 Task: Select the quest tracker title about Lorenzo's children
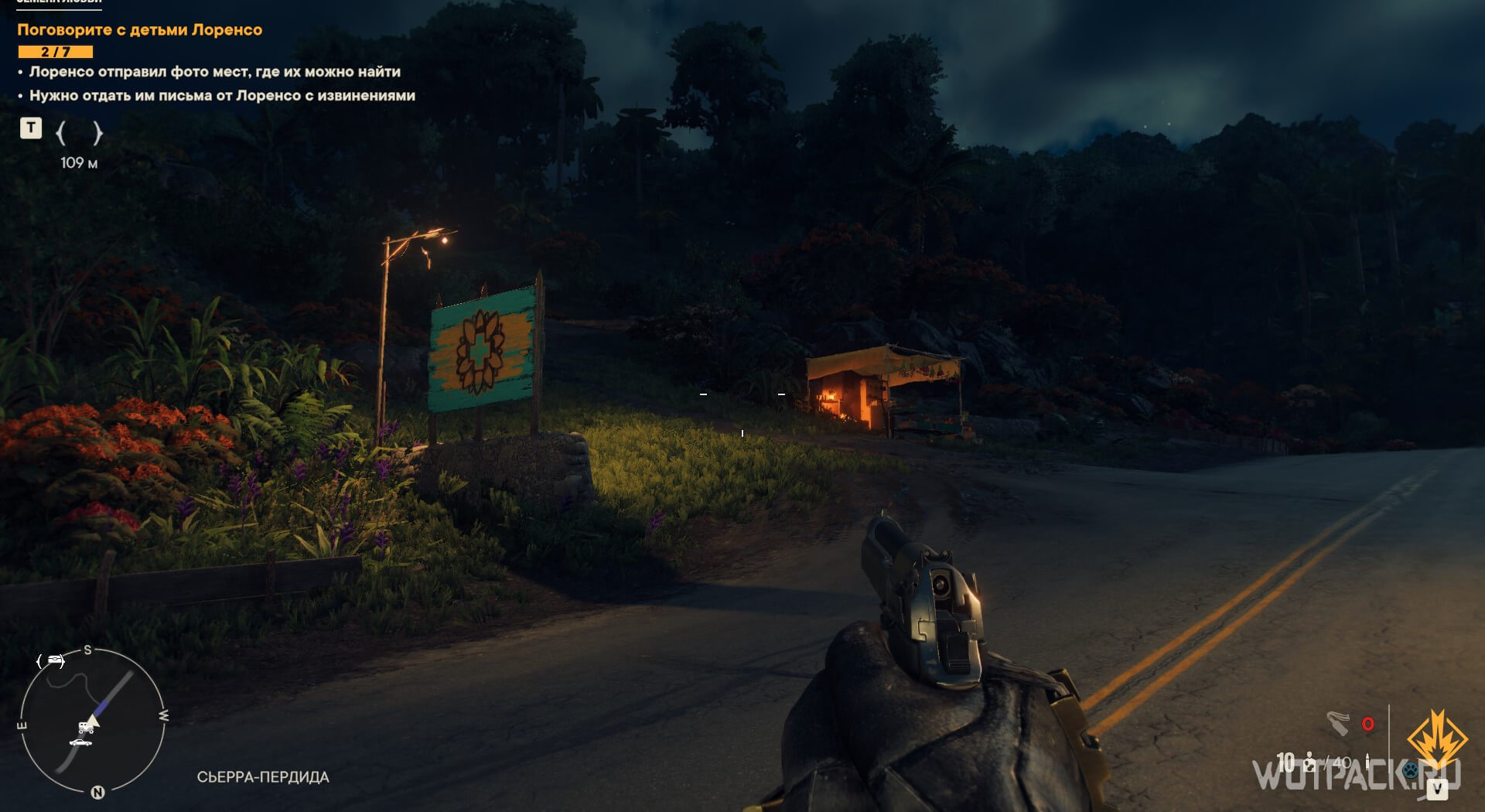(x=140, y=30)
